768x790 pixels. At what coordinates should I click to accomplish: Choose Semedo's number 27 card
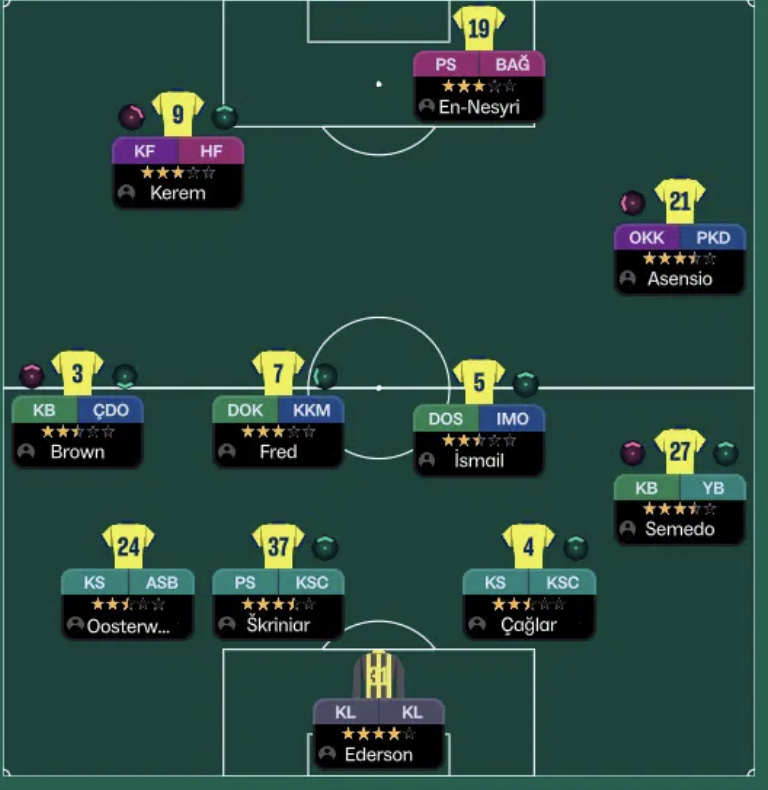(x=680, y=528)
